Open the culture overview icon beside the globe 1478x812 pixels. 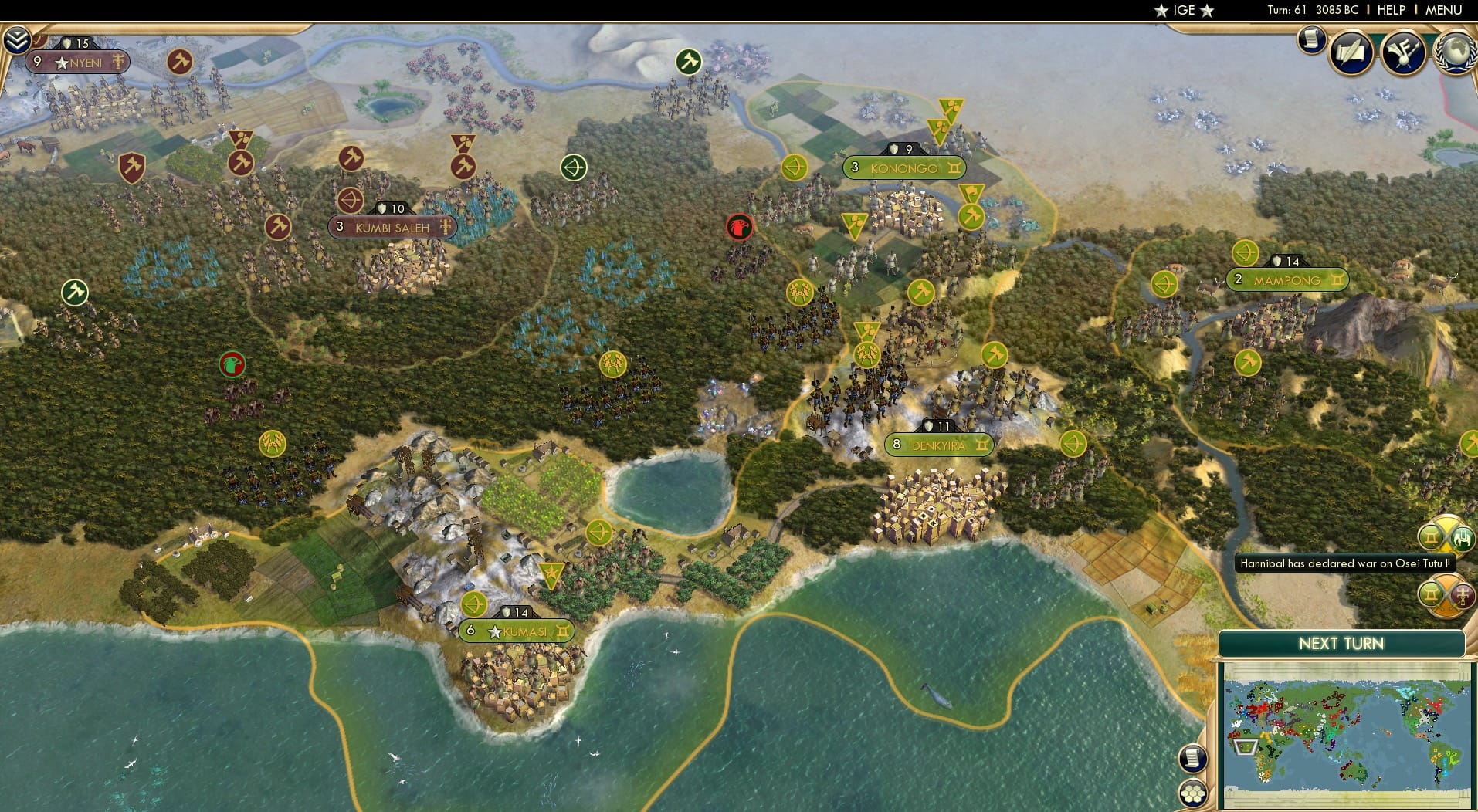[1404, 51]
